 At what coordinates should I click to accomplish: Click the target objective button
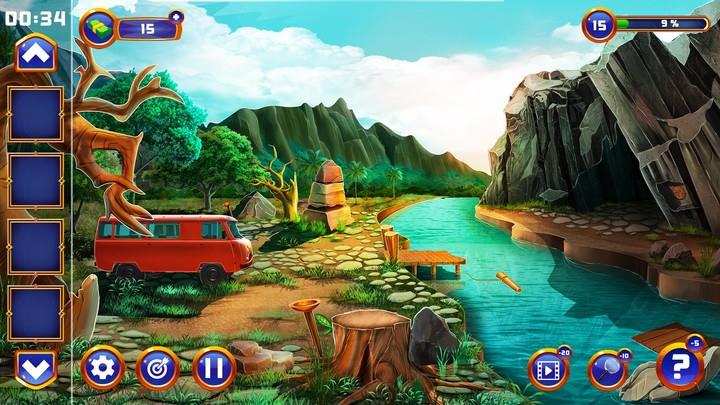[156, 367]
